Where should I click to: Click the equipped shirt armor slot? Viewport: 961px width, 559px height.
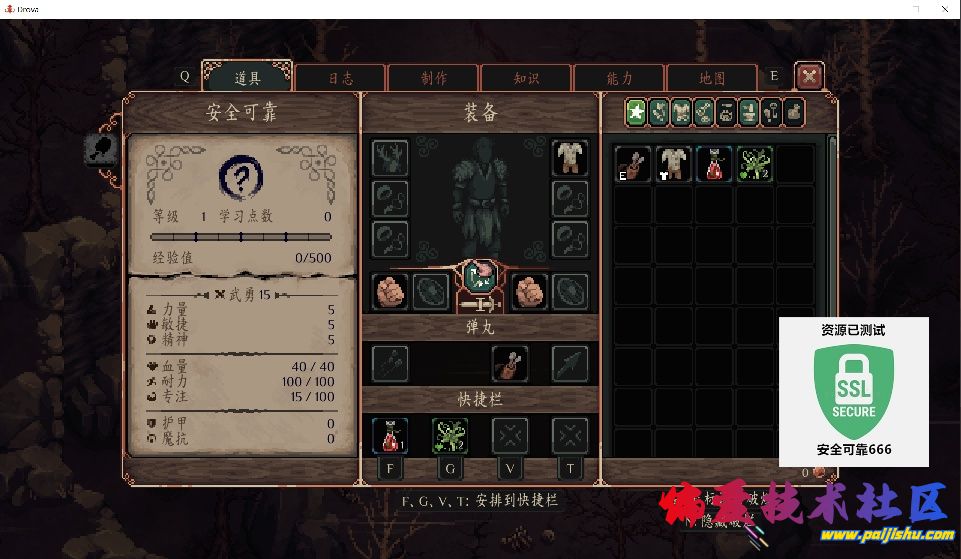(x=570, y=157)
